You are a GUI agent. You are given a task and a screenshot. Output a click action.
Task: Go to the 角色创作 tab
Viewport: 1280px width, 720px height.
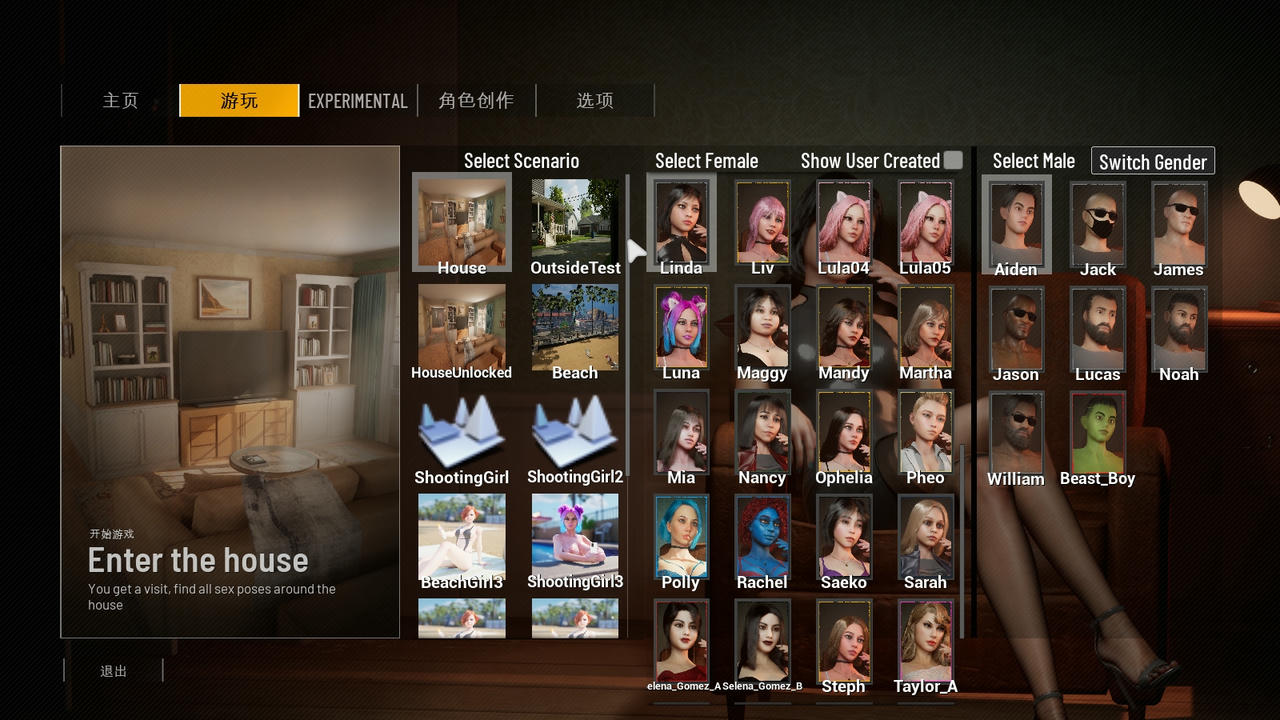click(476, 101)
